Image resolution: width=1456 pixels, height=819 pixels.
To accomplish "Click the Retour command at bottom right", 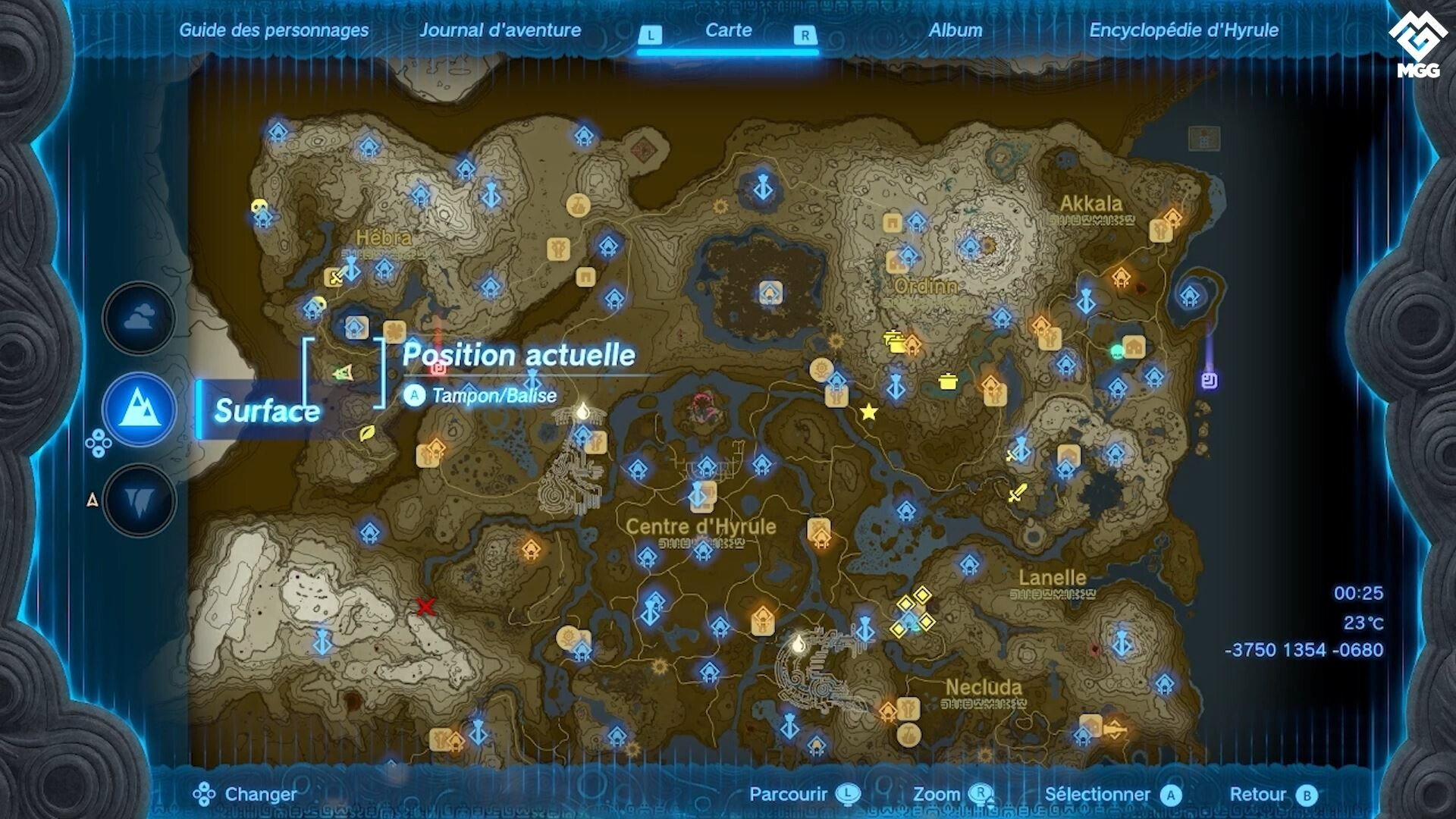I will (1263, 795).
